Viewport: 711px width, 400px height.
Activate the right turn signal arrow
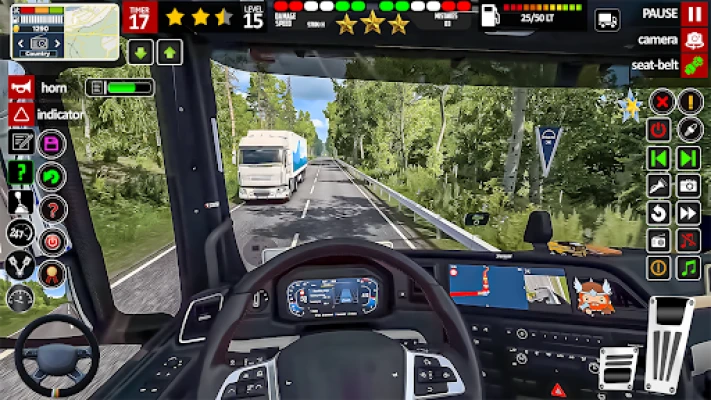pyautogui.click(x=688, y=158)
